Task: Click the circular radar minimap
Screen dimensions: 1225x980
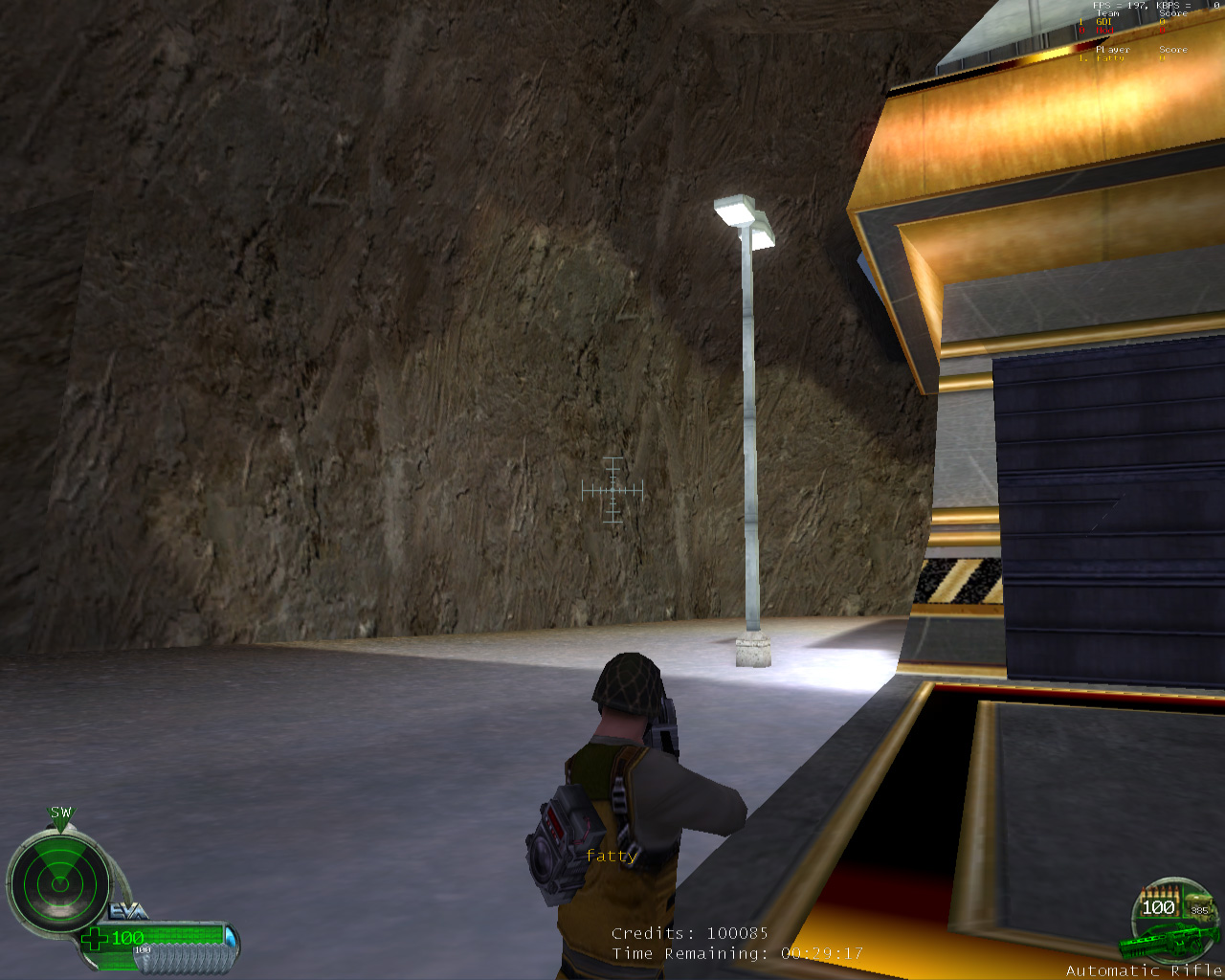Action: click(x=59, y=882)
